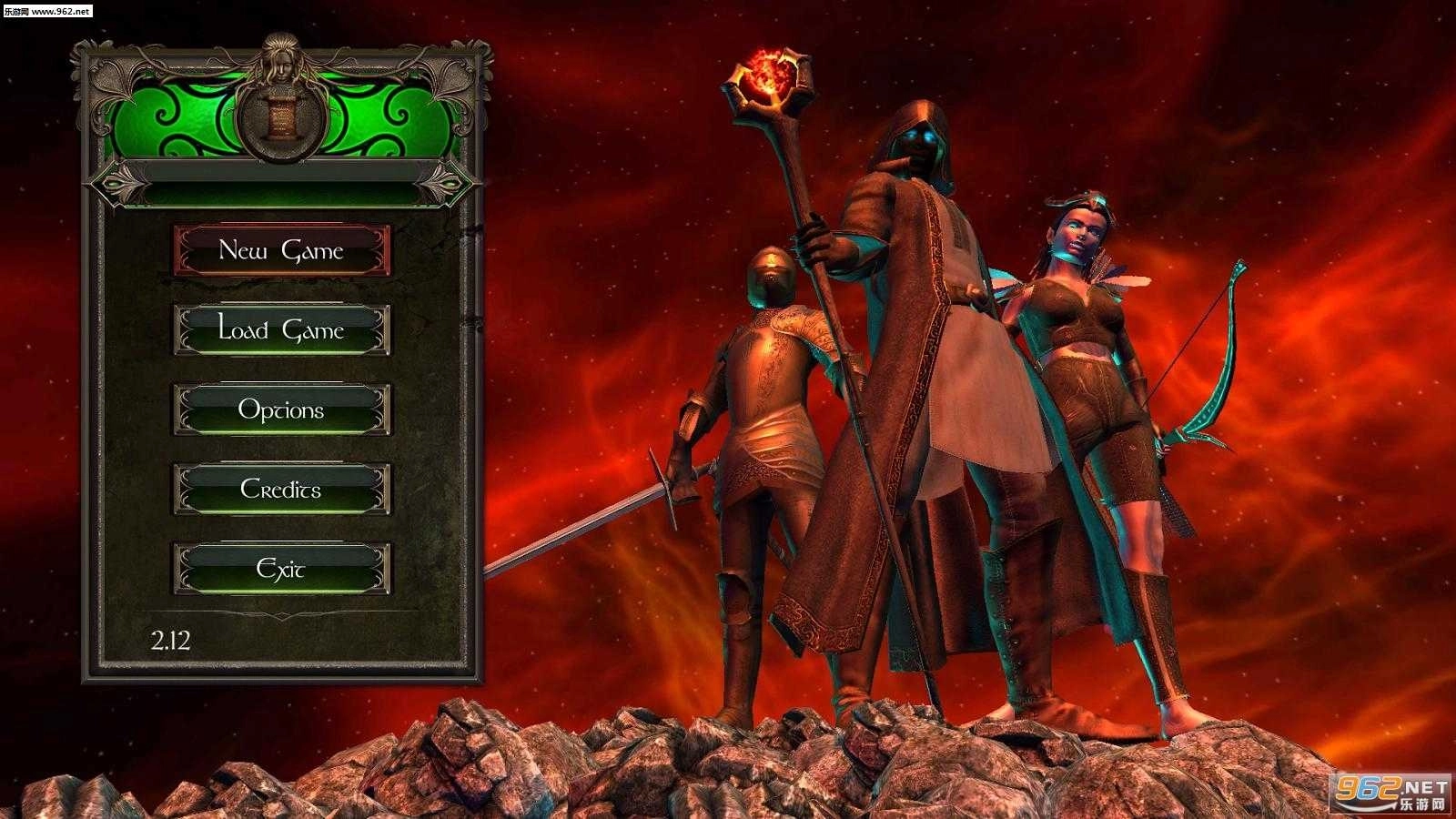The image size is (1456, 819).
Task: Choose Exit to quit the game
Action: pos(282,569)
